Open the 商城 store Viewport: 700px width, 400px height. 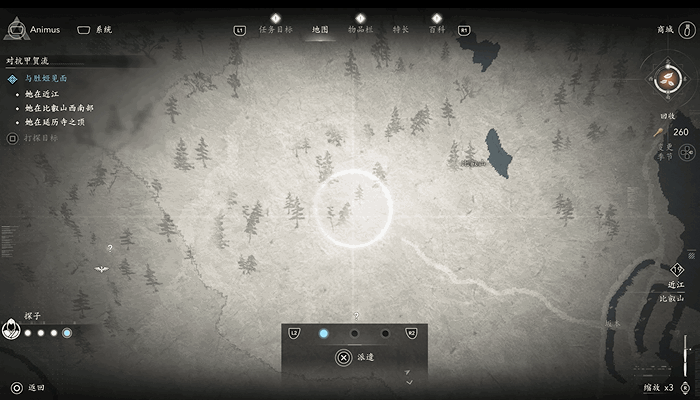(665, 30)
